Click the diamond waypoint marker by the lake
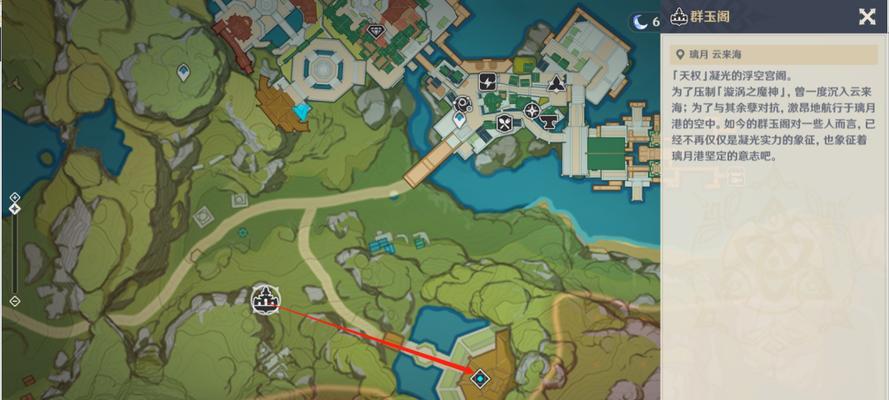Image resolution: width=889 pixels, height=400 pixels. (481, 378)
